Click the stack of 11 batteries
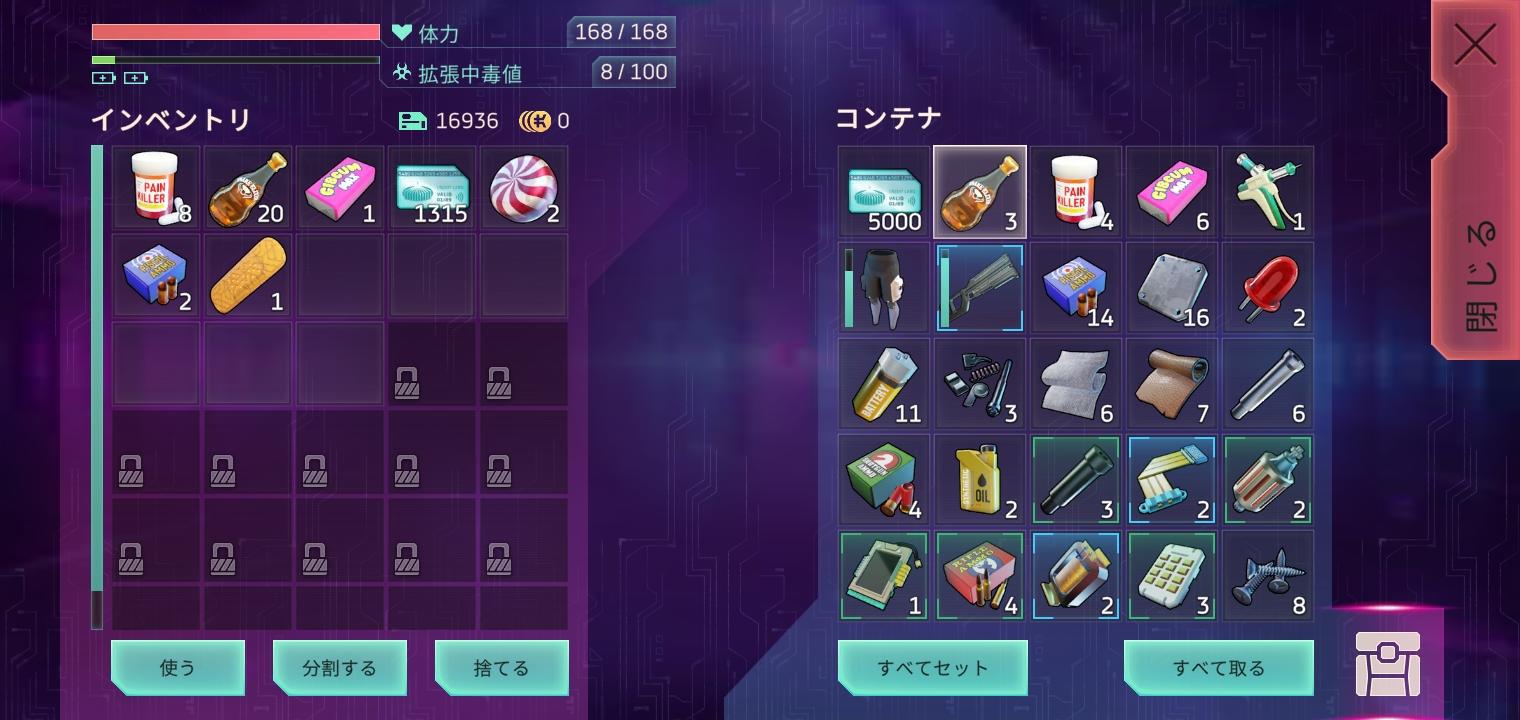This screenshot has width=1520, height=720. [883, 383]
